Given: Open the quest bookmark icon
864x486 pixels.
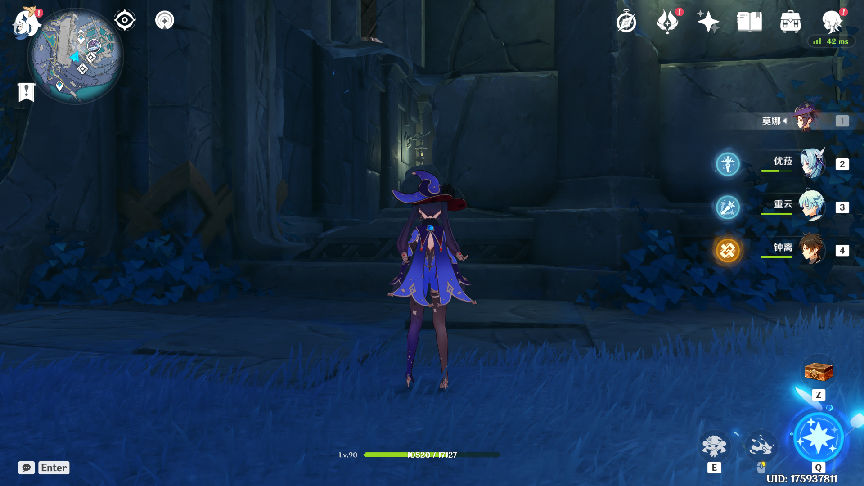Looking at the screenshot, I should tap(26, 92).
